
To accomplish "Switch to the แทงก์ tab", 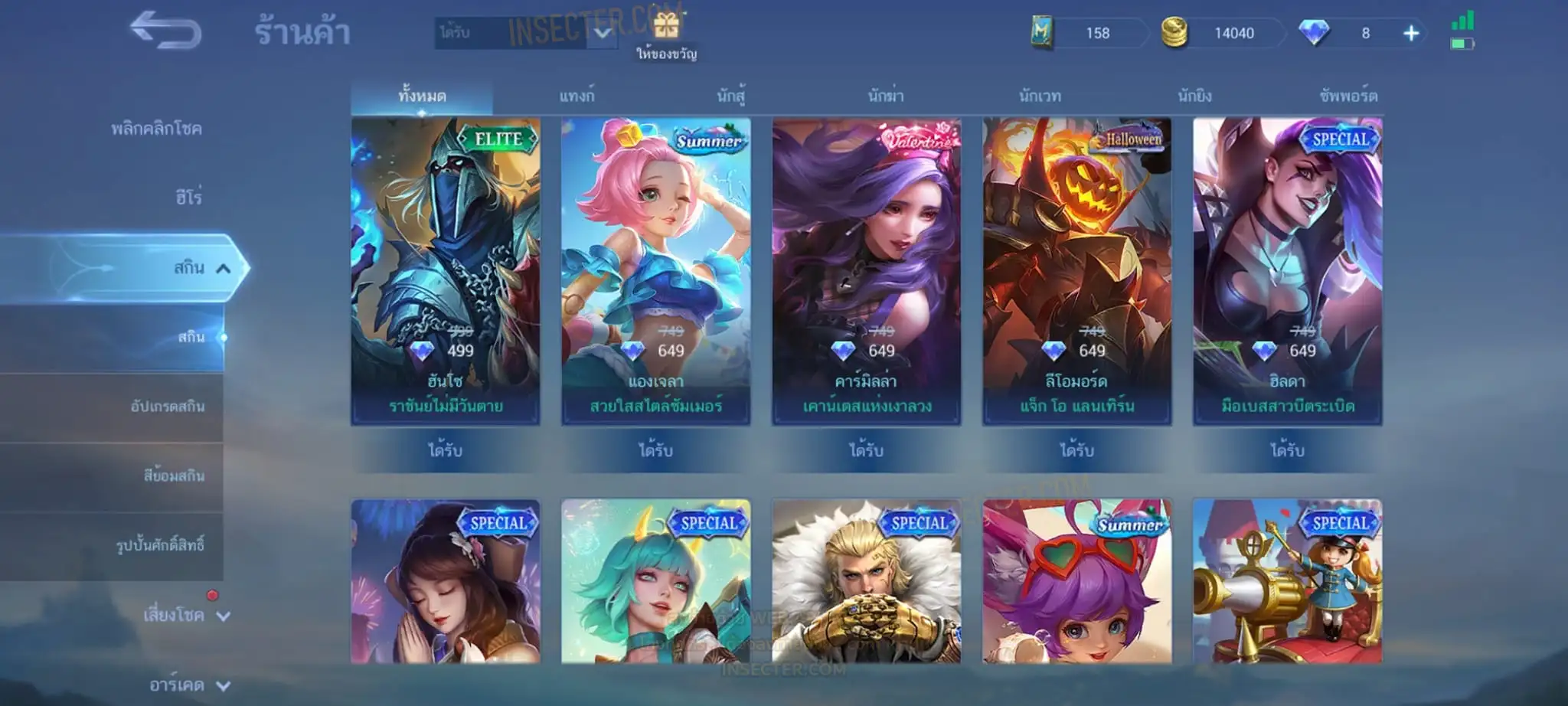I will (576, 96).
